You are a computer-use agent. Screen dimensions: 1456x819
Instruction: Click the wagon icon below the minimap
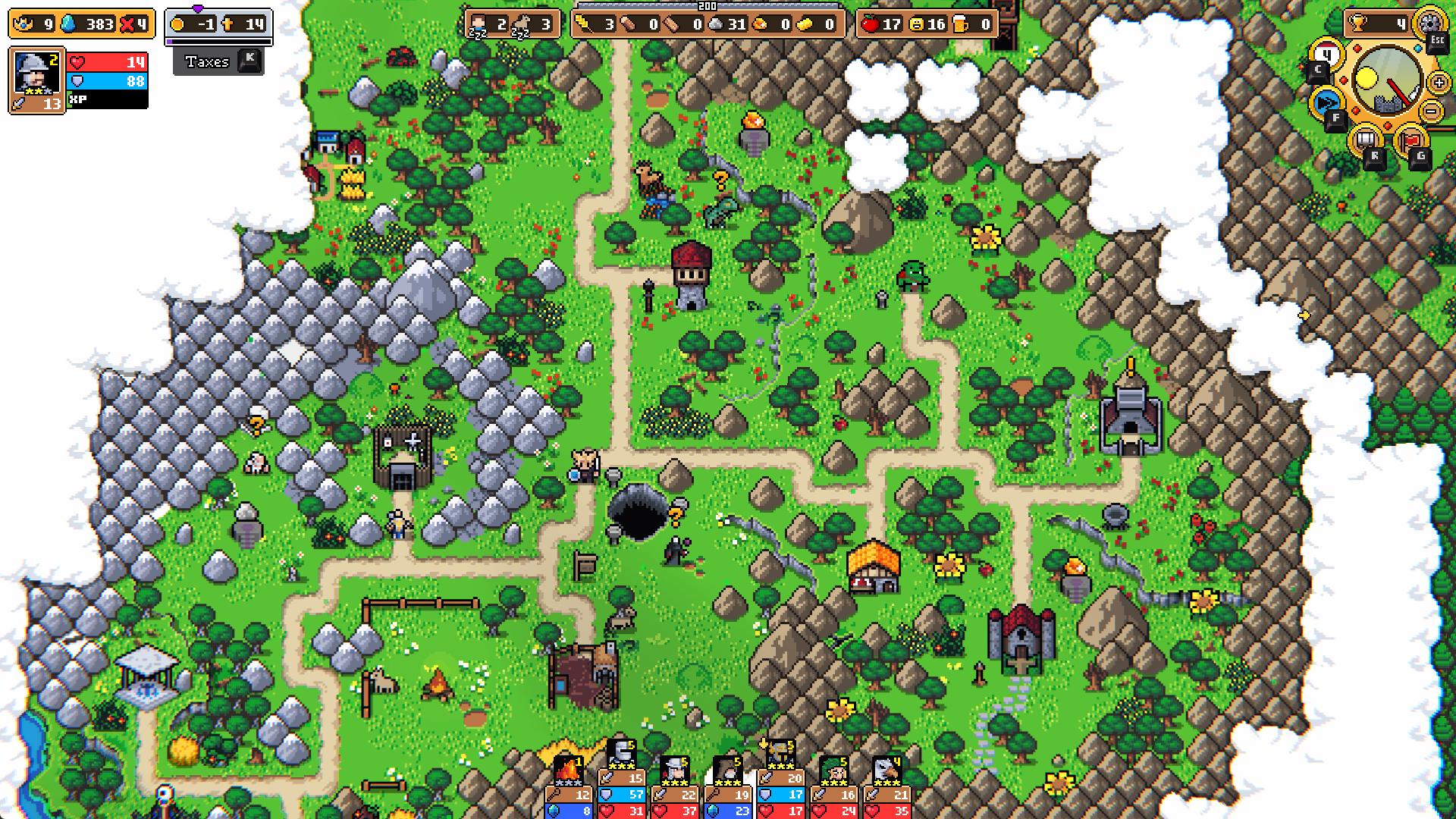(x=1367, y=140)
